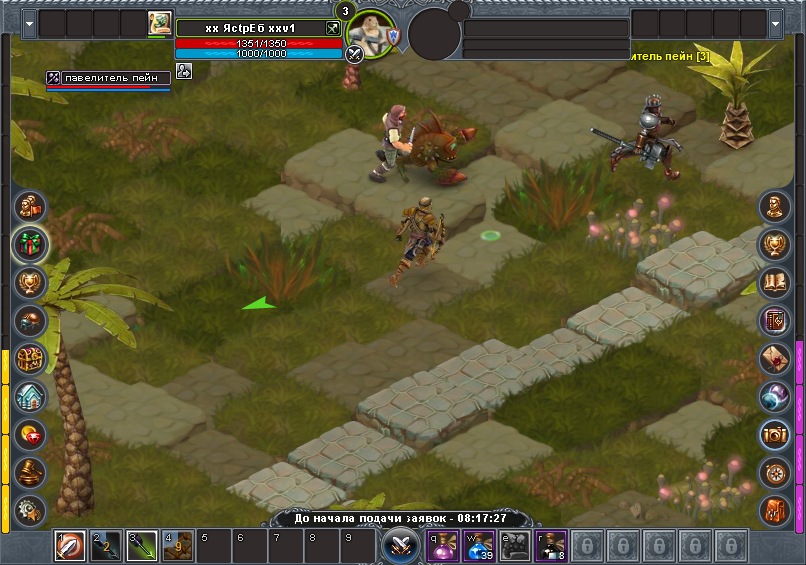Open the sealed envelope mail icon

775,358
